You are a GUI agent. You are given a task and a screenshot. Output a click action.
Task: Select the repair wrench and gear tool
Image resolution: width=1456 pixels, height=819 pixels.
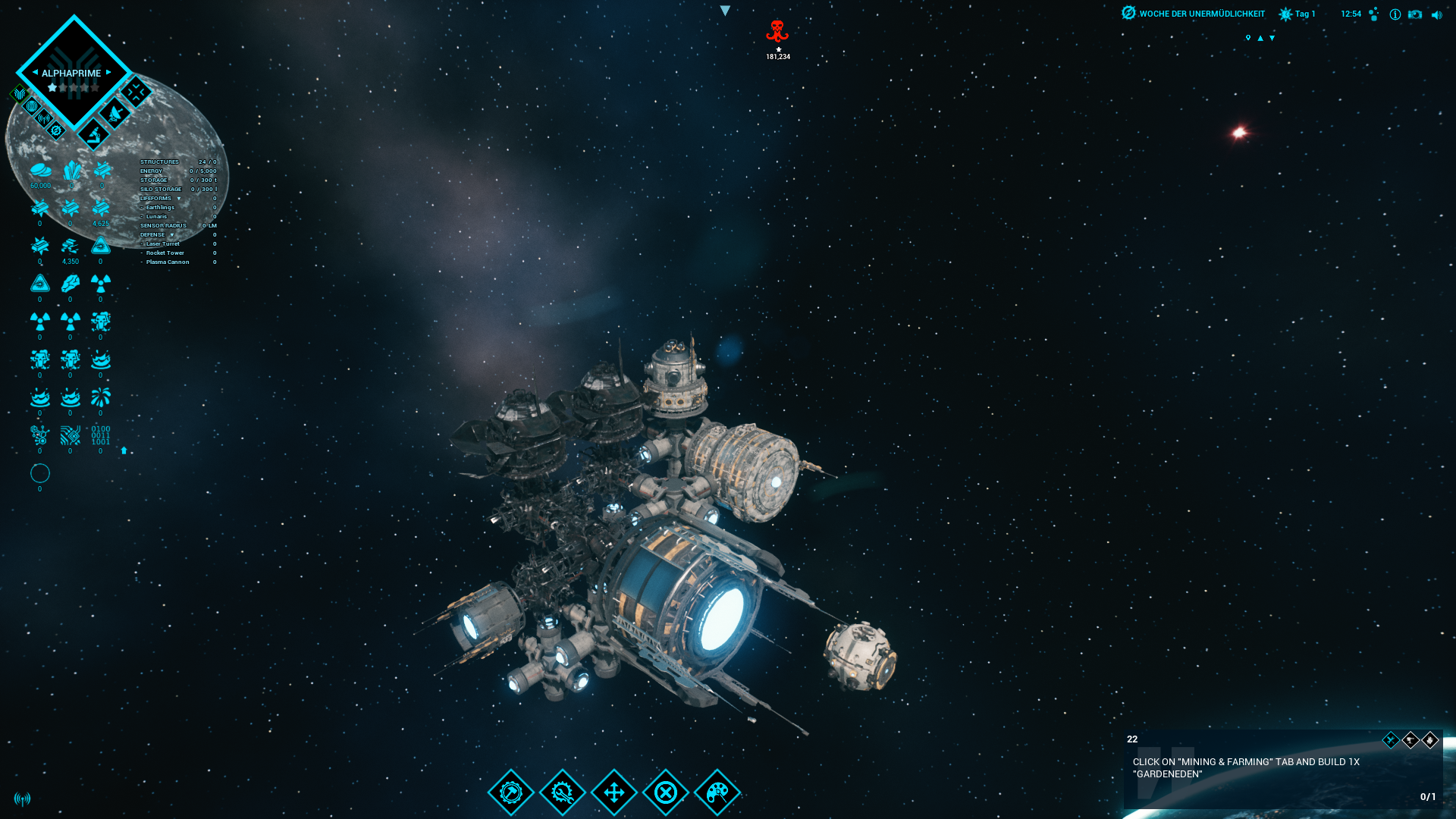[x=563, y=792]
